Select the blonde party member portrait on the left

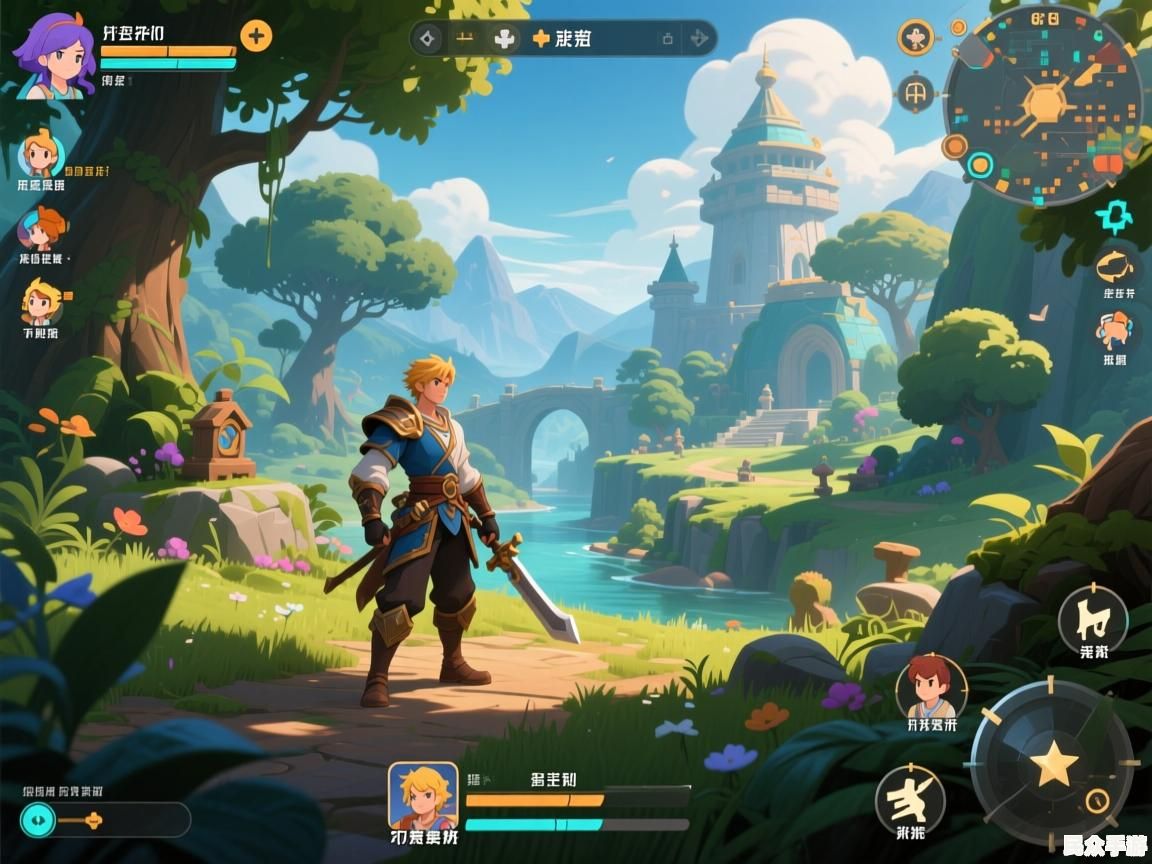pyautogui.click(x=42, y=155)
